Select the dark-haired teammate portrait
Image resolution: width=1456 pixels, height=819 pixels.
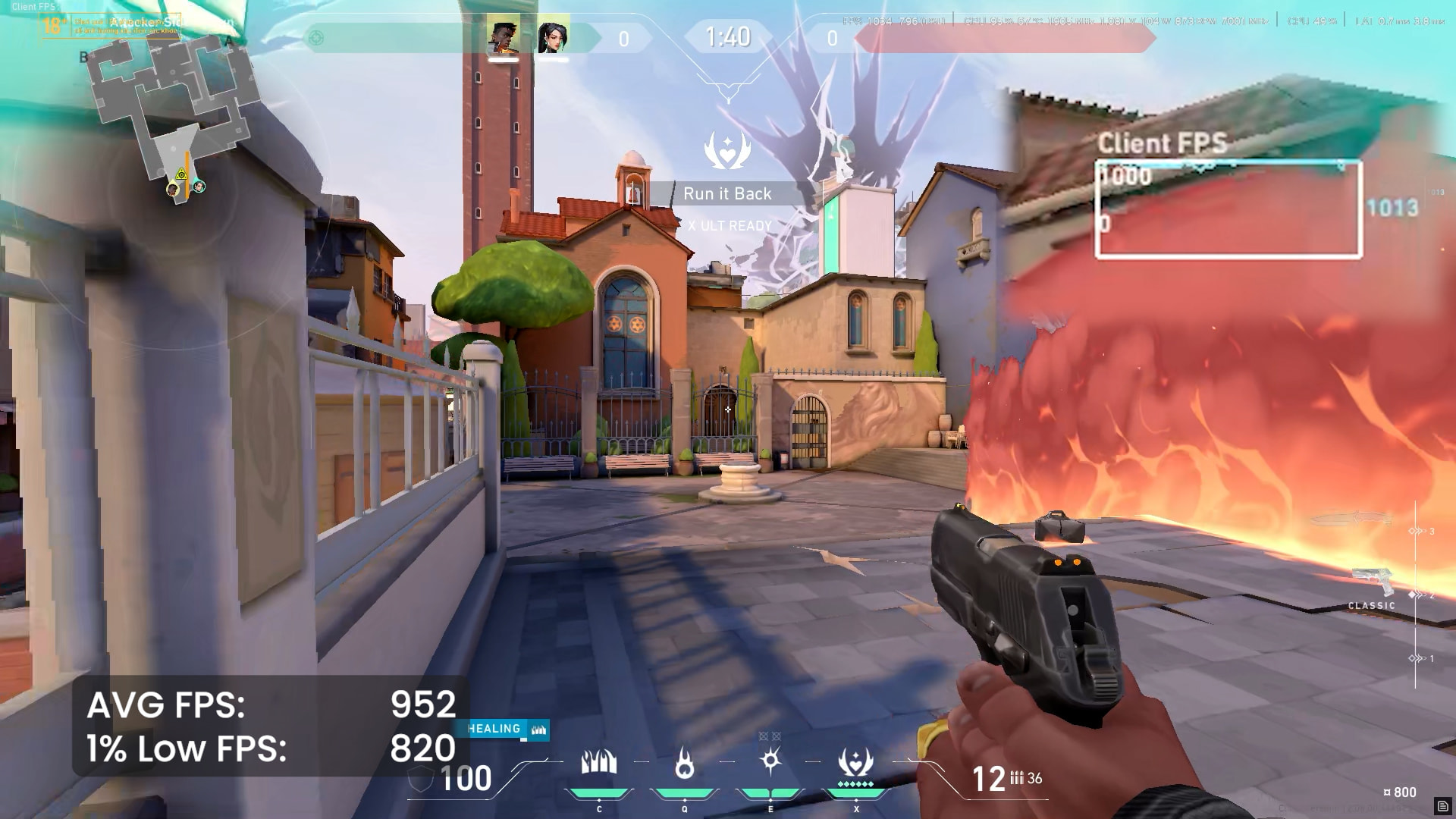tap(553, 37)
